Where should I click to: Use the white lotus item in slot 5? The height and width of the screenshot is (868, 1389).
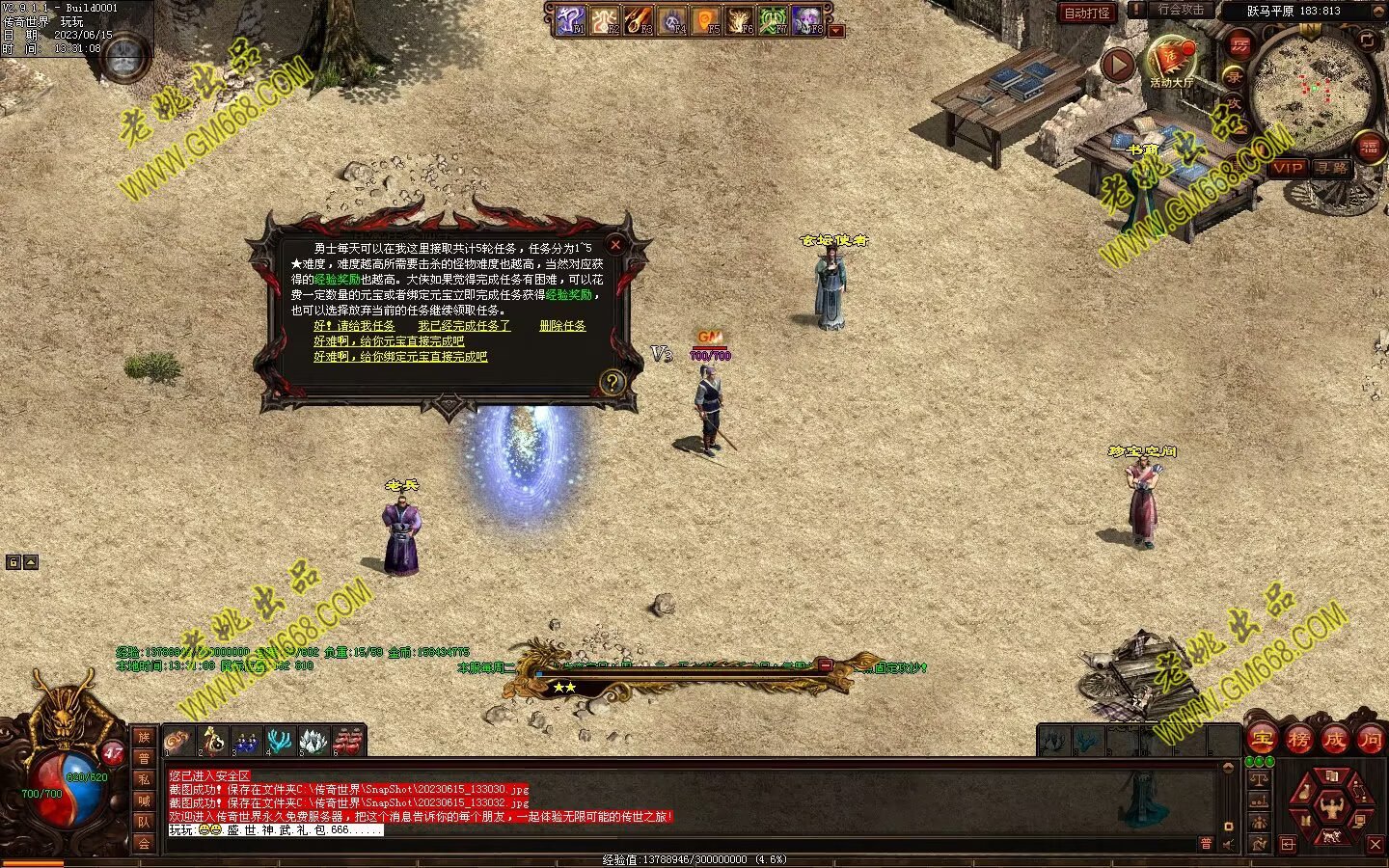[313, 741]
